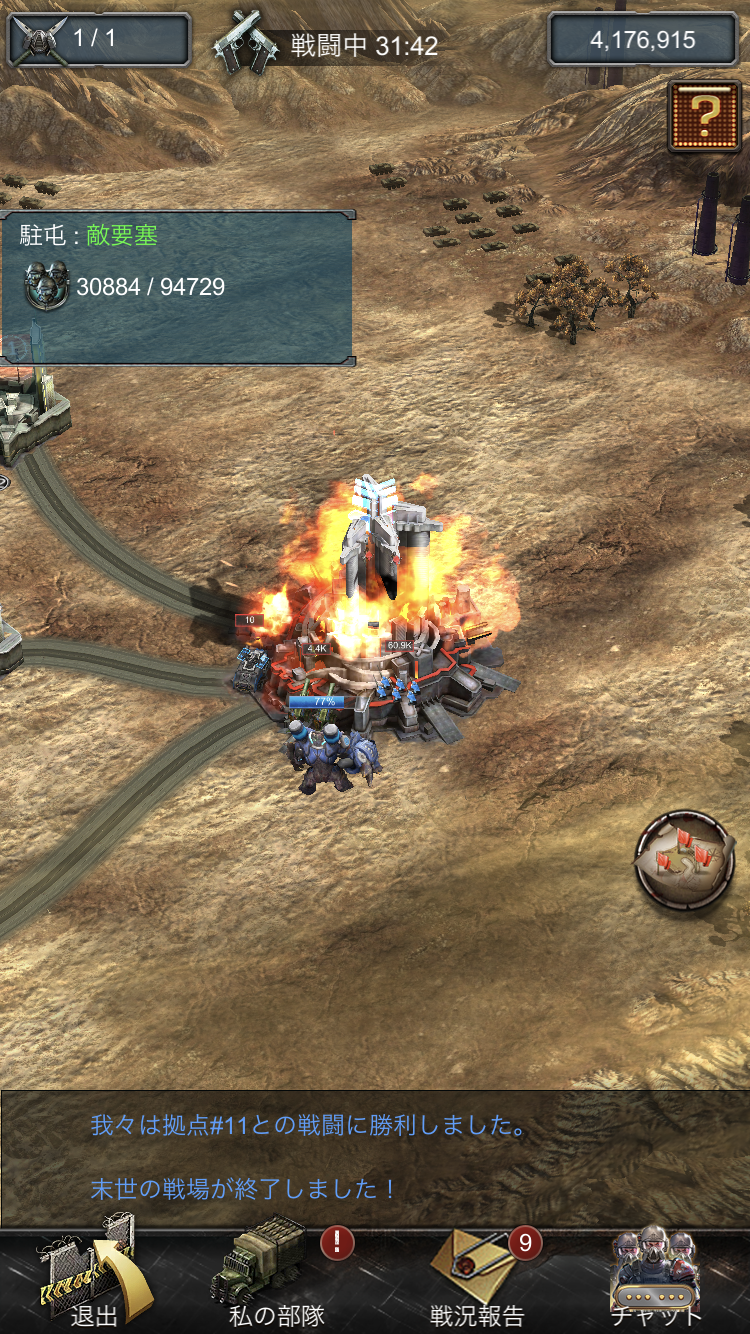Open the question mark help button
The width and height of the screenshot is (750, 1334).
(x=704, y=116)
